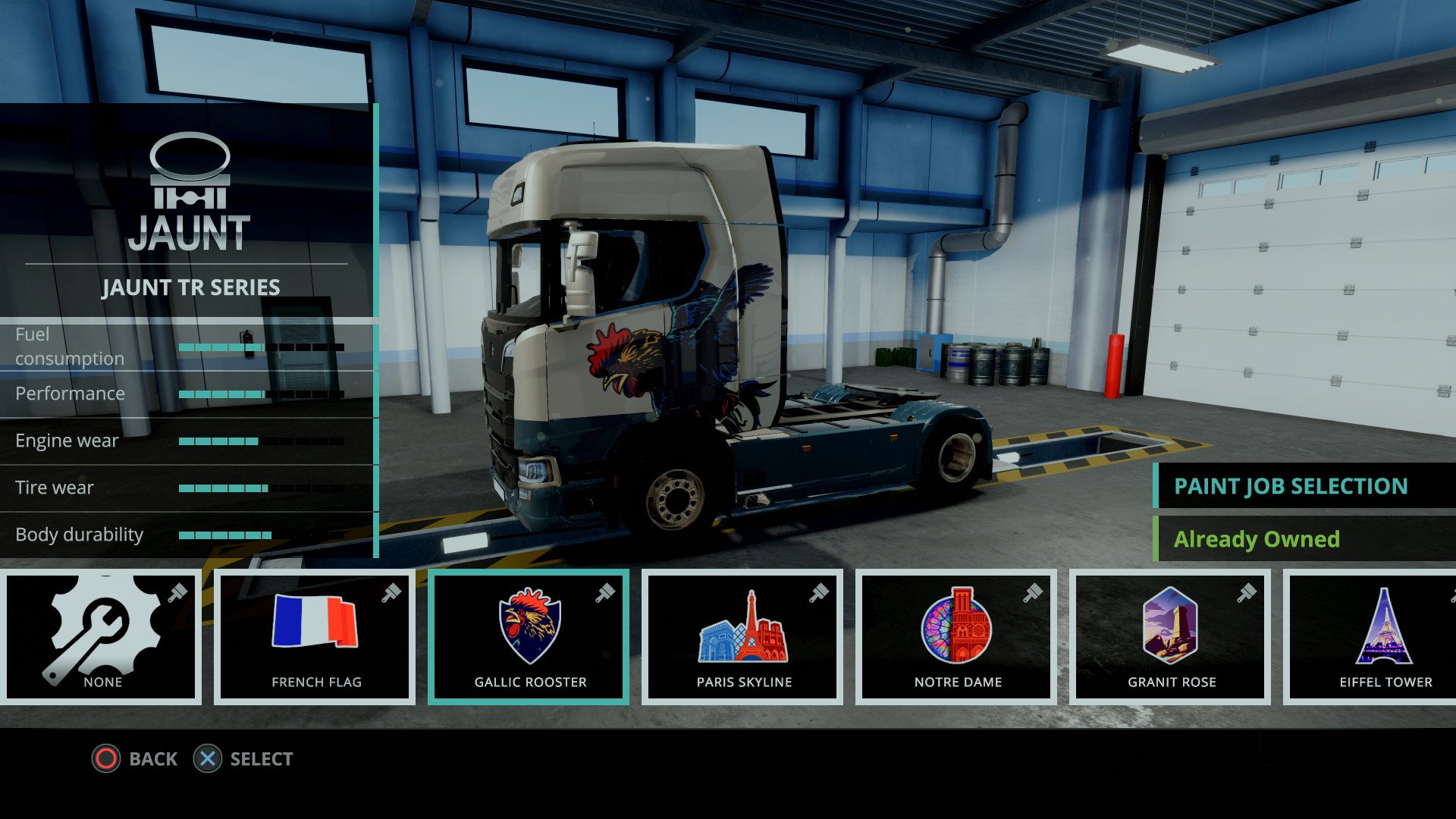1456x819 pixels.
Task: Click the paintbrush icon on Notre Dame tile
Action: (x=1034, y=594)
